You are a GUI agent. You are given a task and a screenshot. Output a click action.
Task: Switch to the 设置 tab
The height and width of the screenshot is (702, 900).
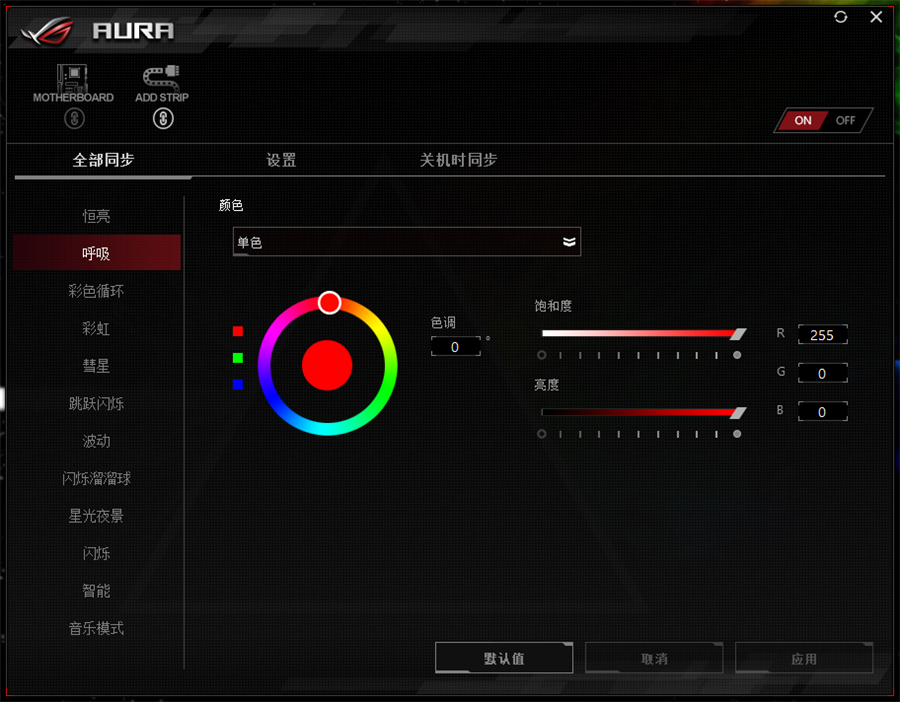tap(281, 160)
